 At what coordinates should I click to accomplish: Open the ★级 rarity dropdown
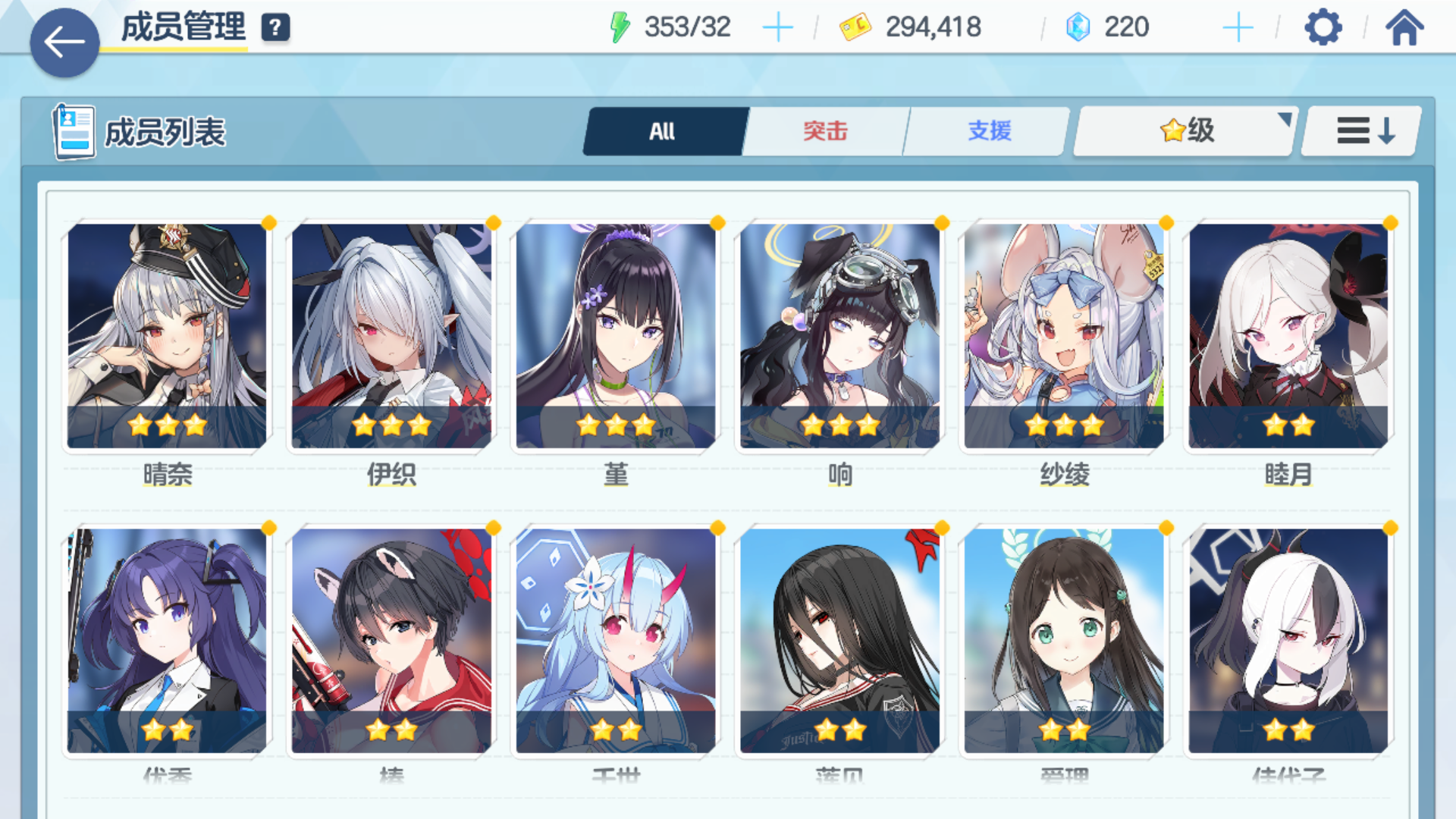1185,130
